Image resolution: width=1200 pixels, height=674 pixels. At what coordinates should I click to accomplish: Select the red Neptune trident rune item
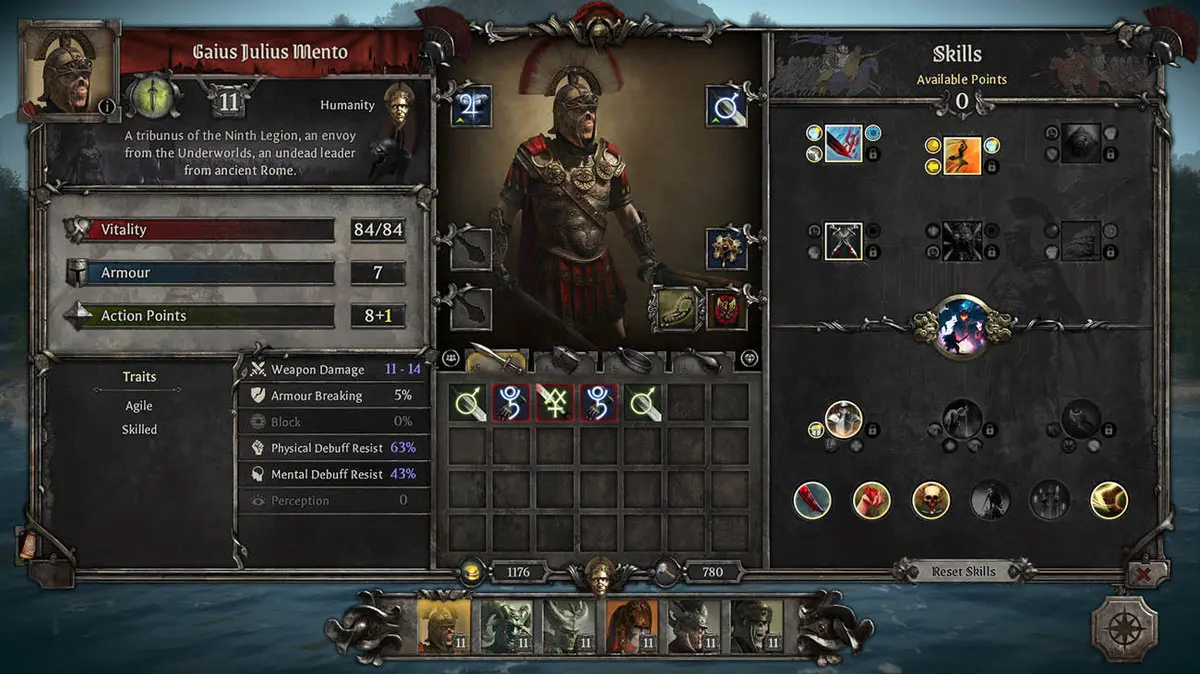(x=553, y=402)
